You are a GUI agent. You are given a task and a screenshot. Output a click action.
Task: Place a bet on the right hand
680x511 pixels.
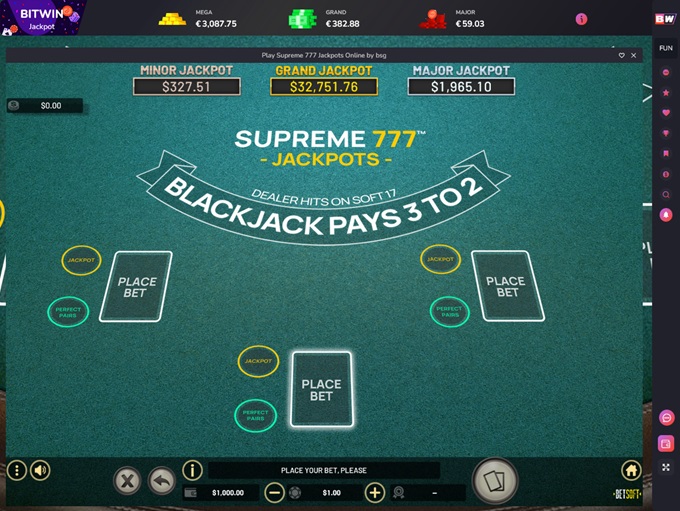(x=507, y=286)
